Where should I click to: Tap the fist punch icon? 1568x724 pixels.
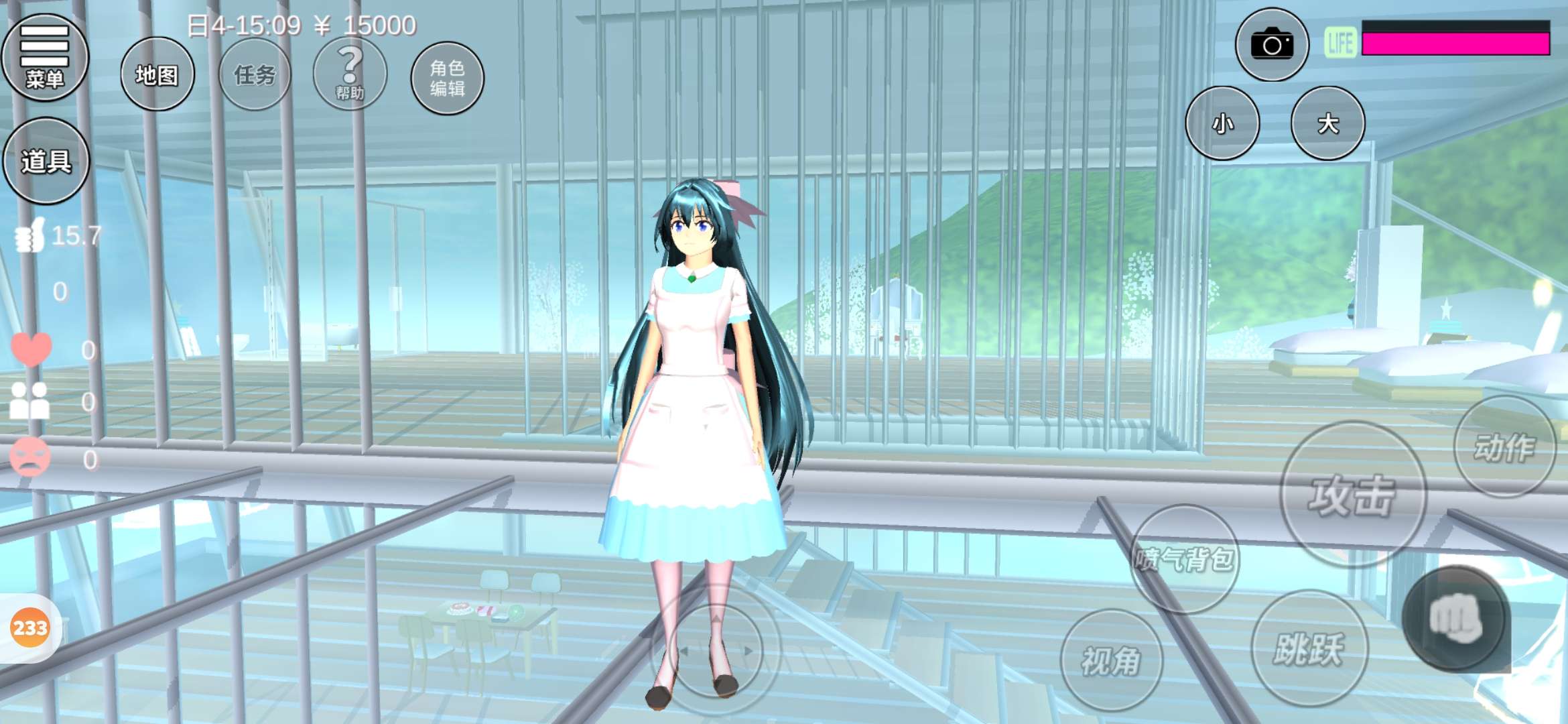click(x=1455, y=618)
